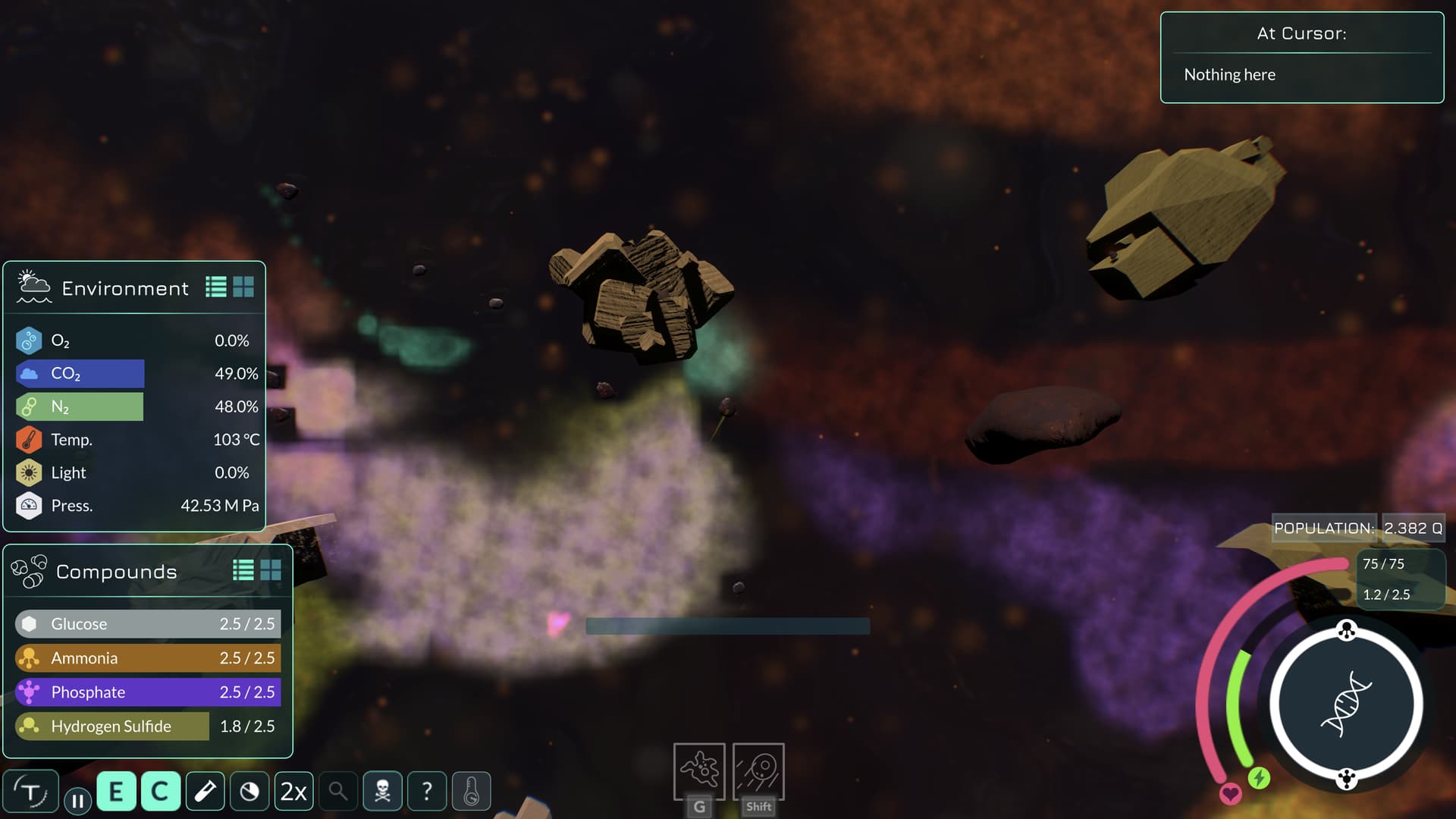This screenshot has width=1456, height=819.
Task: Toggle 2x game speed
Action: (293, 792)
